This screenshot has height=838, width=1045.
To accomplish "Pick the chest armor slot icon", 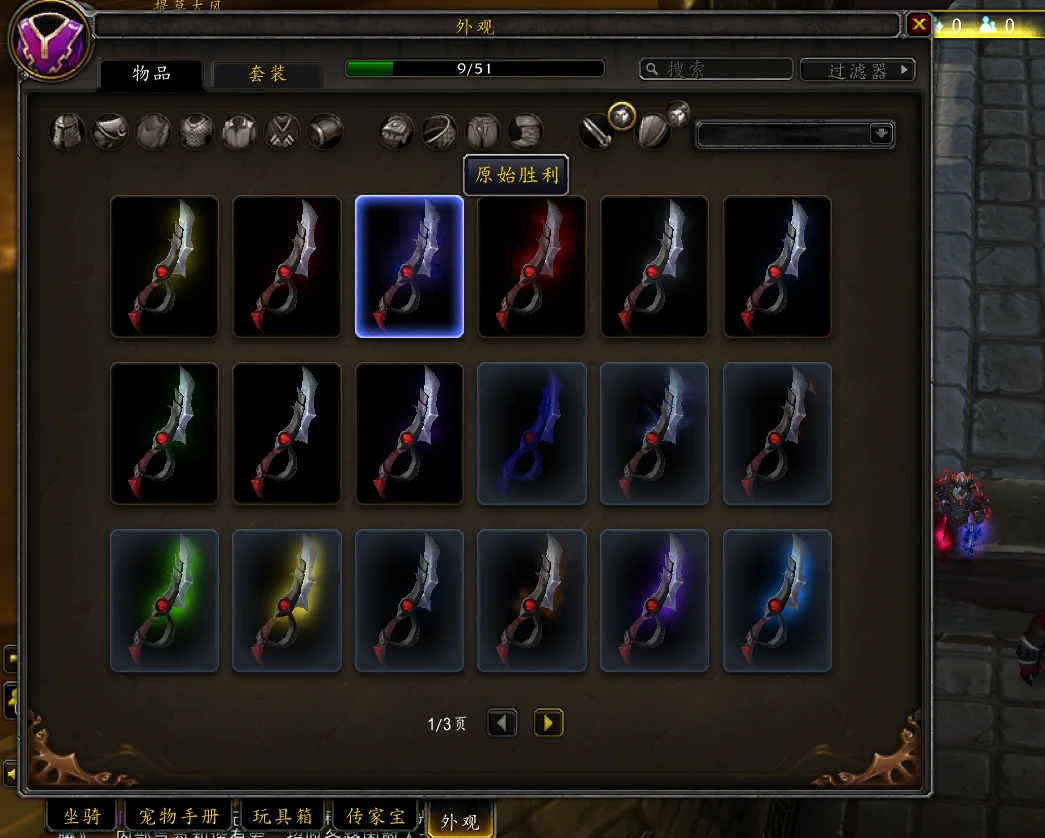I will tap(196, 131).
